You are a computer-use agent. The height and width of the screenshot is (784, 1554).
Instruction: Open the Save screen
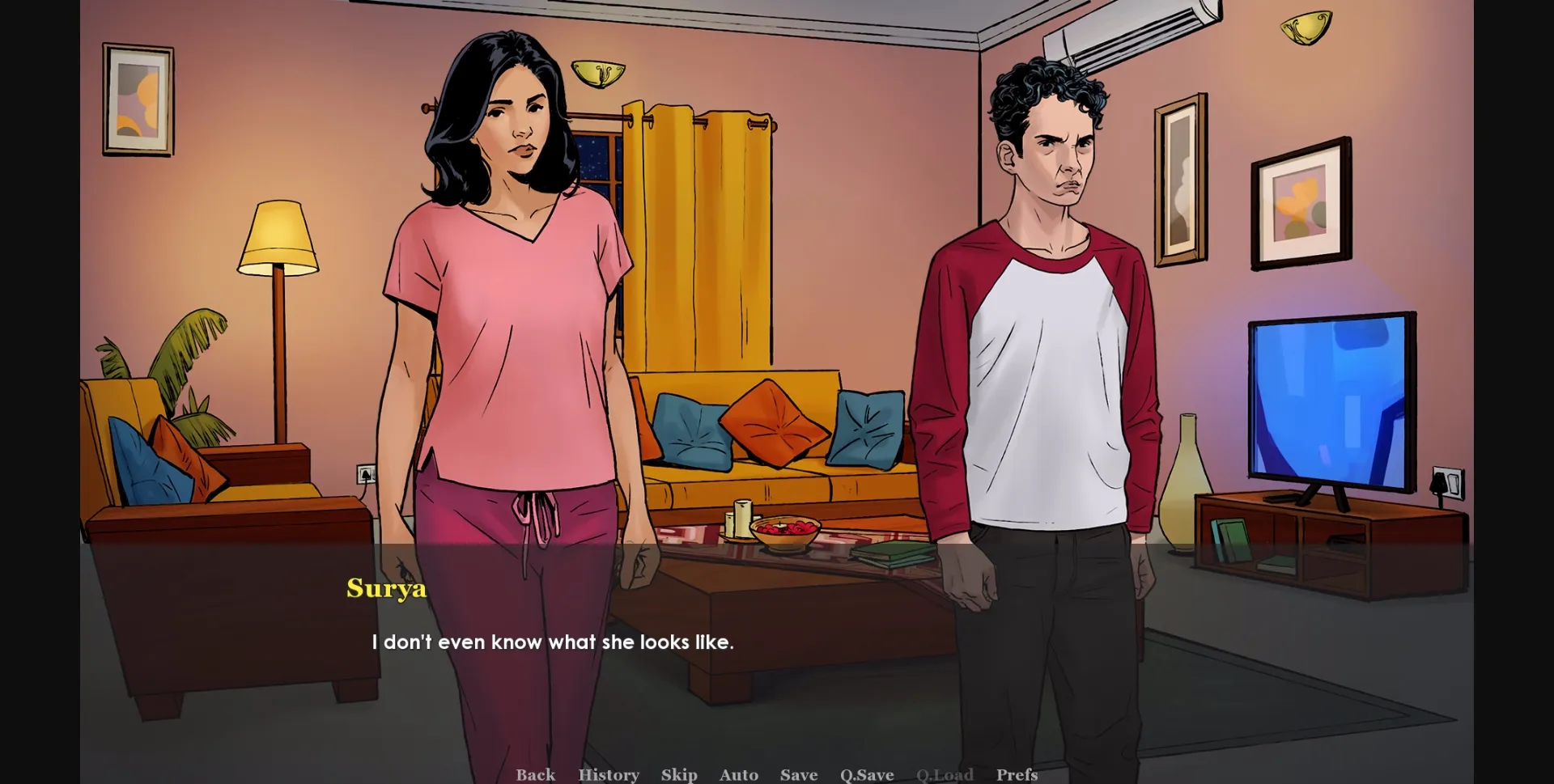[798, 774]
